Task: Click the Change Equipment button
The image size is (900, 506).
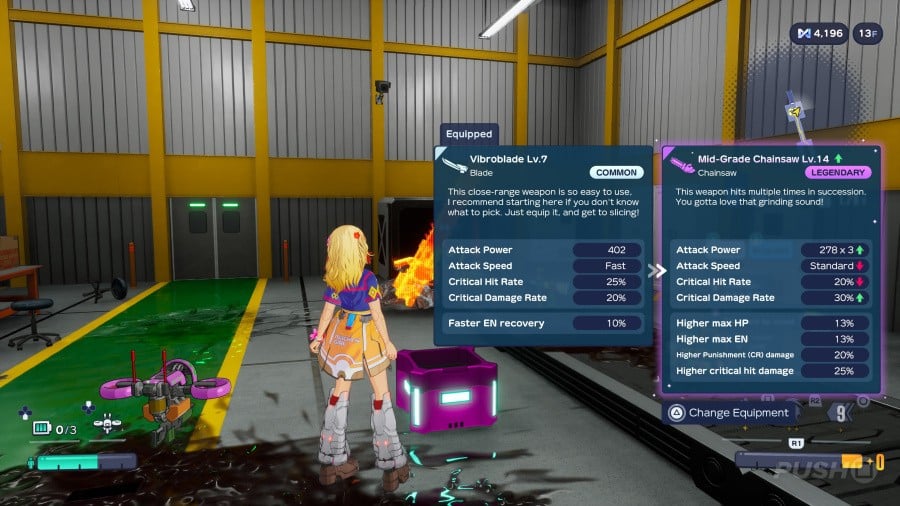Action: (x=730, y=412)
